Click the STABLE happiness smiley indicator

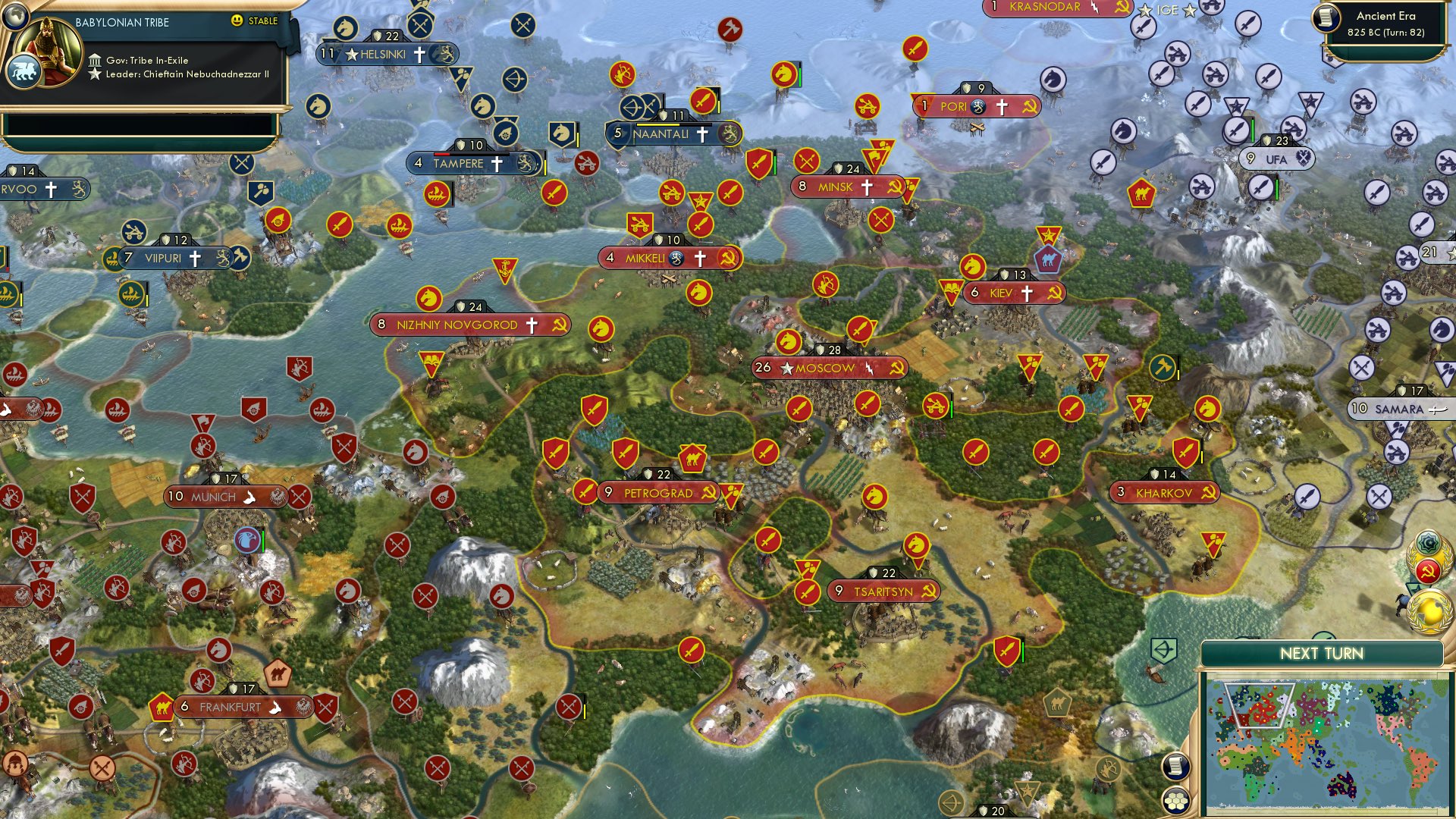click(x=237, y=22)
